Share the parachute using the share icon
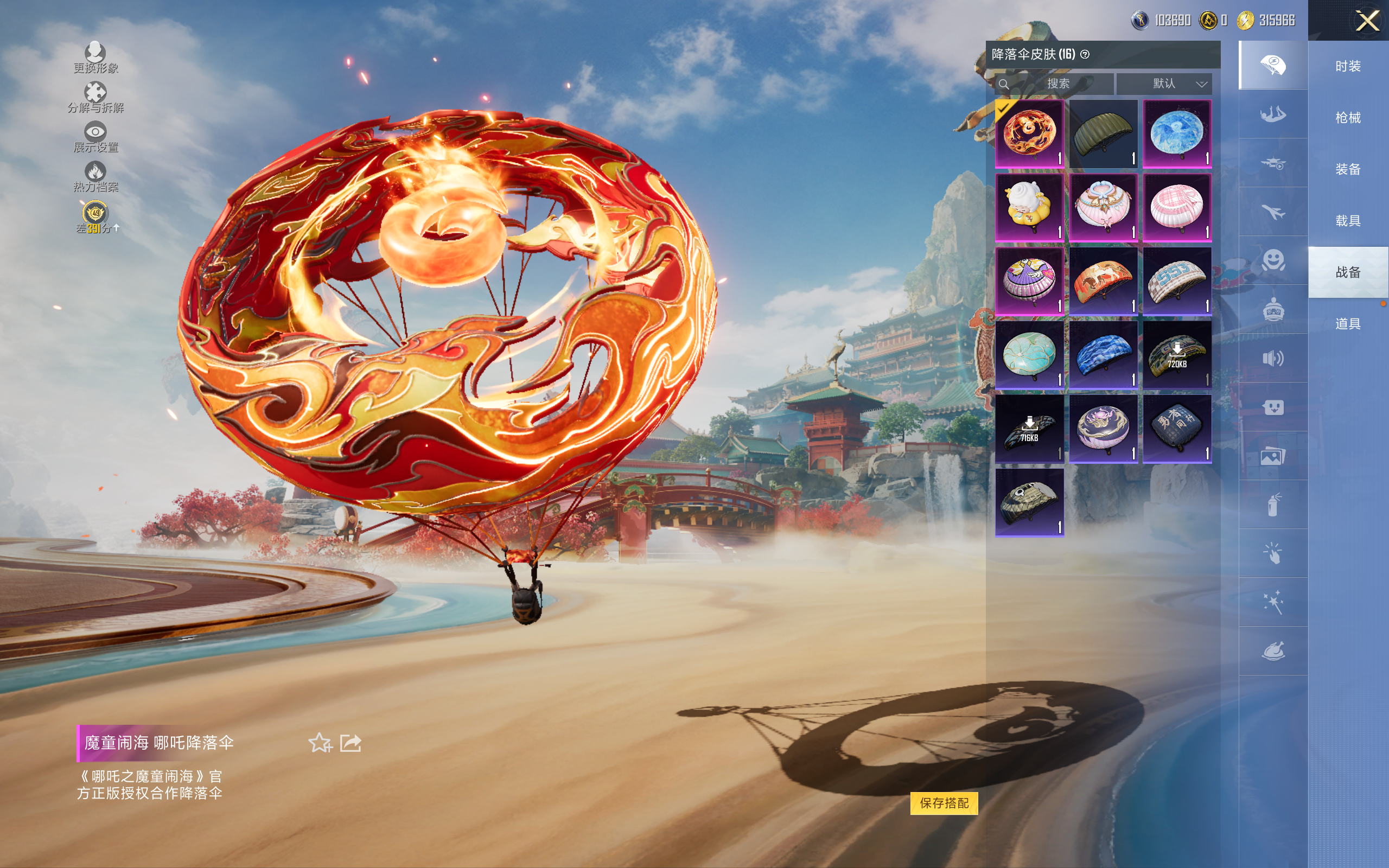Viewport: 1389px width, 868px height. pos(351,743)
